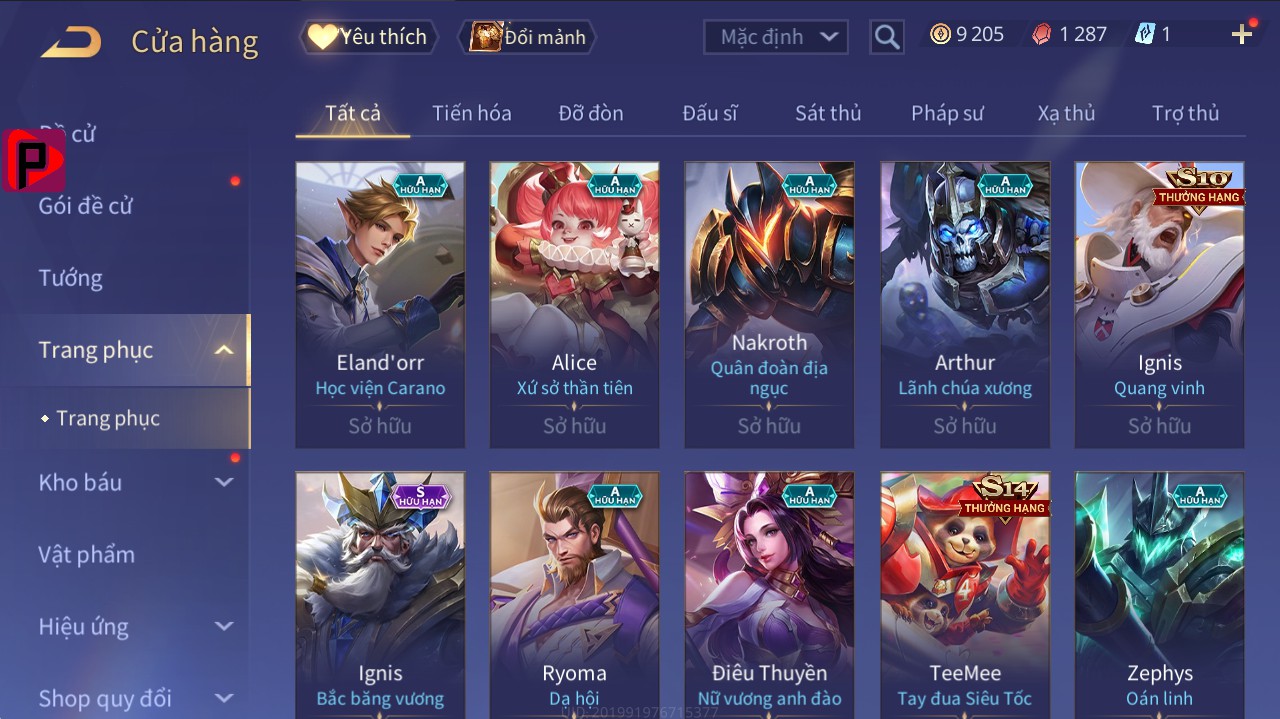Open the Yêu thích favorites list

[368, 37]
